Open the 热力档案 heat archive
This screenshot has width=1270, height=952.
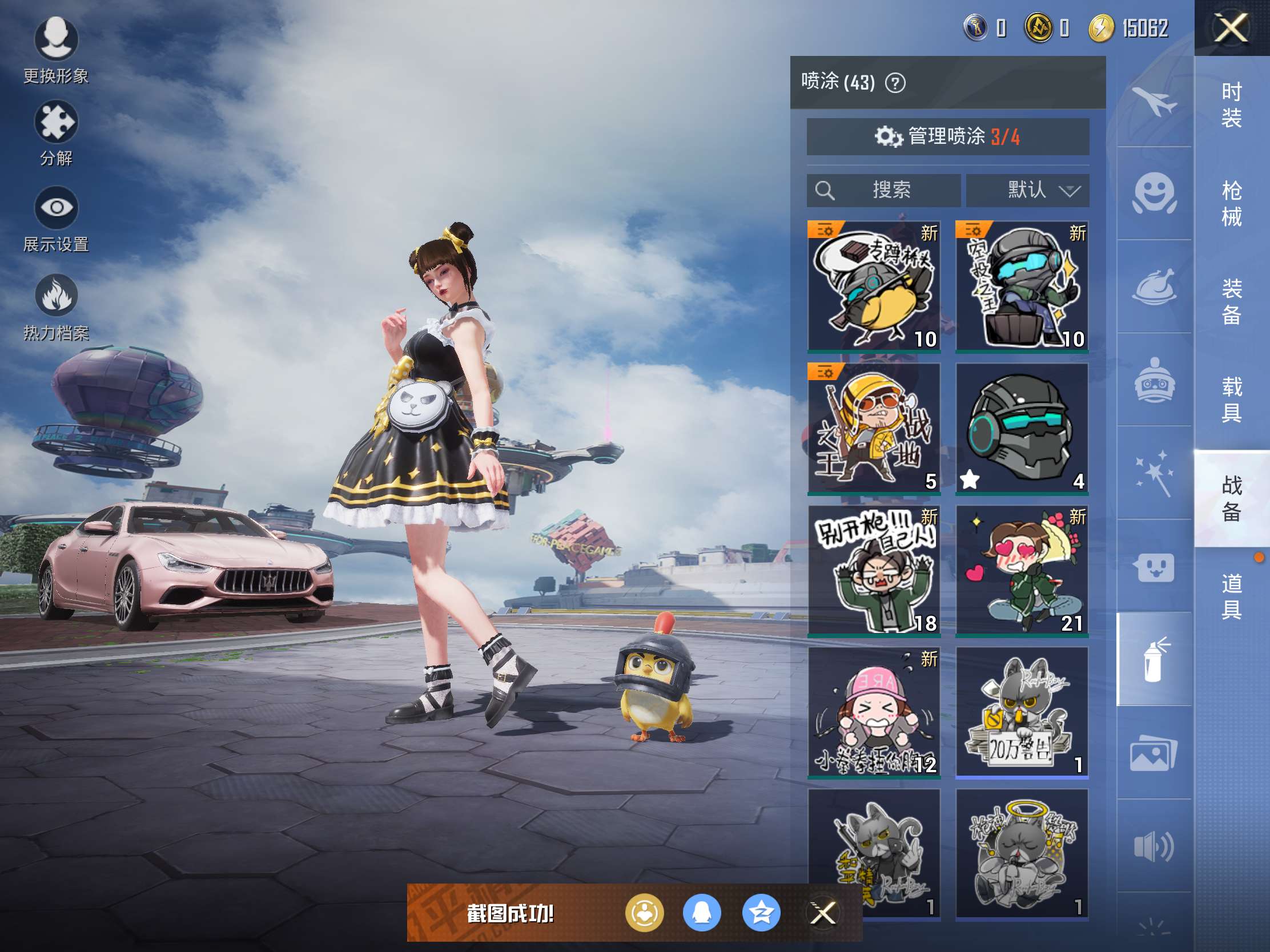[x=56, y=307]
